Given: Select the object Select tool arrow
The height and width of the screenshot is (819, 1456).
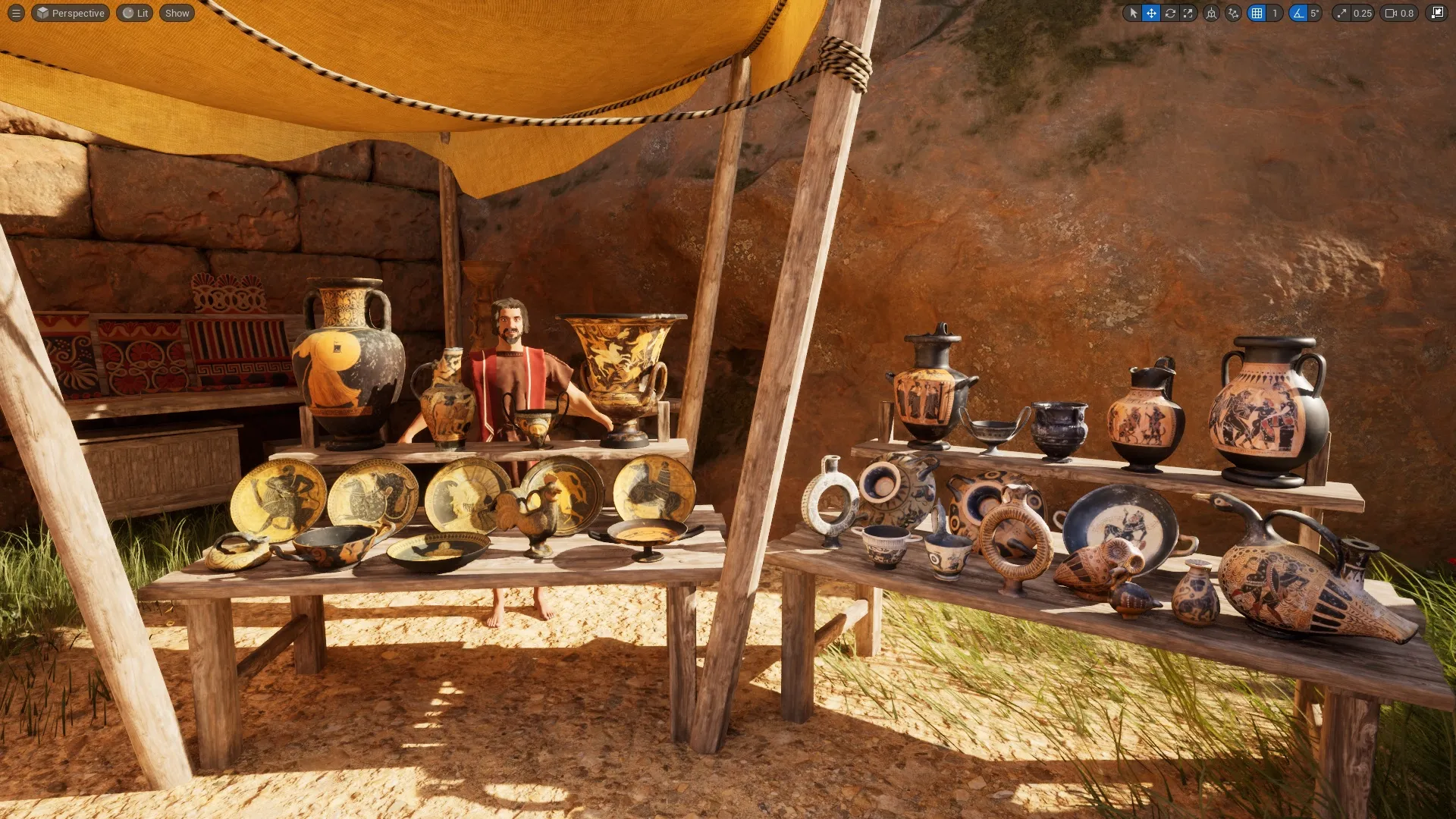Looking at the screenshot, I should pyautogui.click(x=1134, y=13).
